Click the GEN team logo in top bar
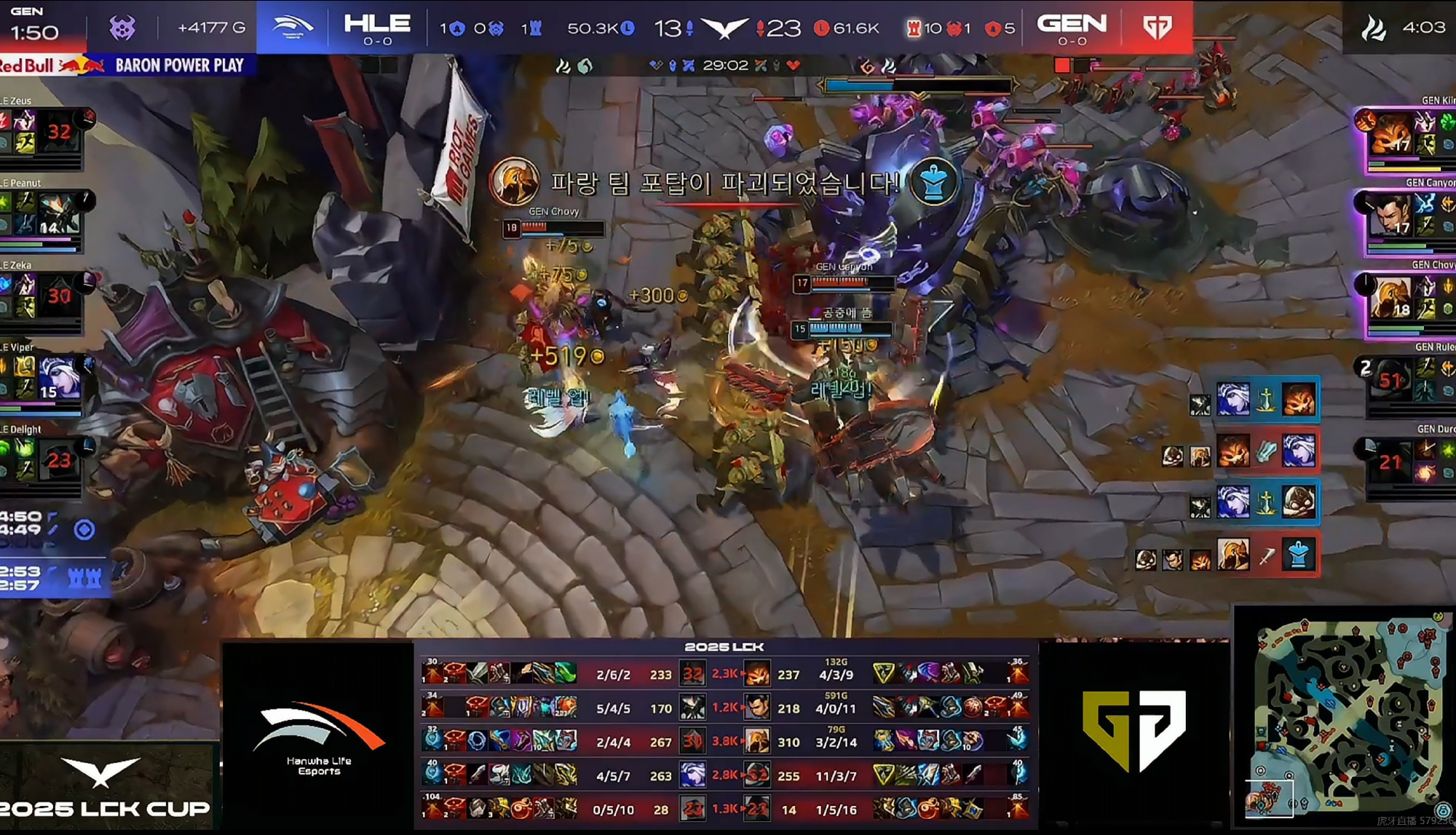 pyautogui.click(x=1157, y=28)
